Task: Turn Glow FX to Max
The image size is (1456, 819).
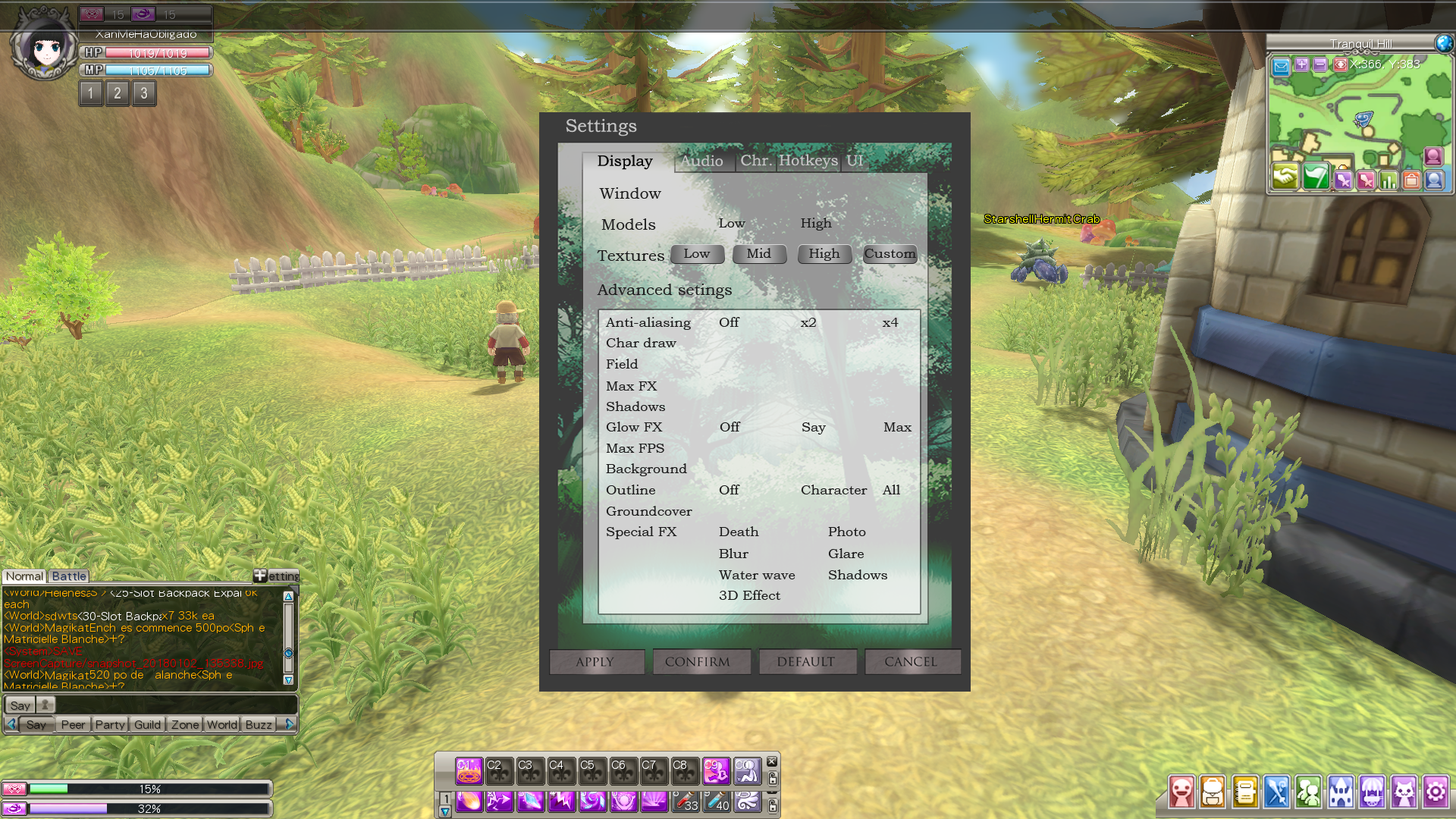Action: tap(897, 427)
